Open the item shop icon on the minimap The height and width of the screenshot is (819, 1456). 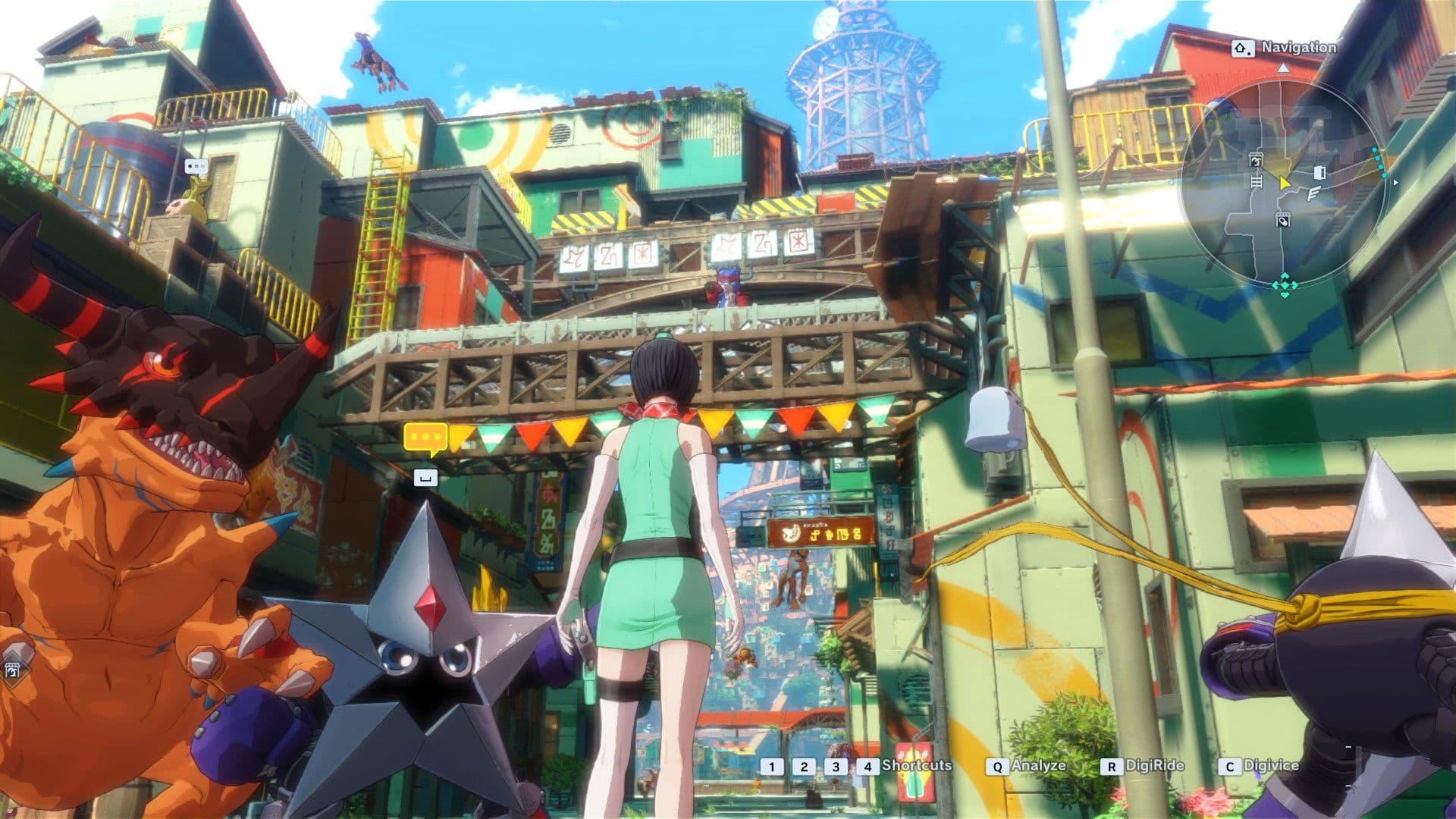[x=1284, y=220]
